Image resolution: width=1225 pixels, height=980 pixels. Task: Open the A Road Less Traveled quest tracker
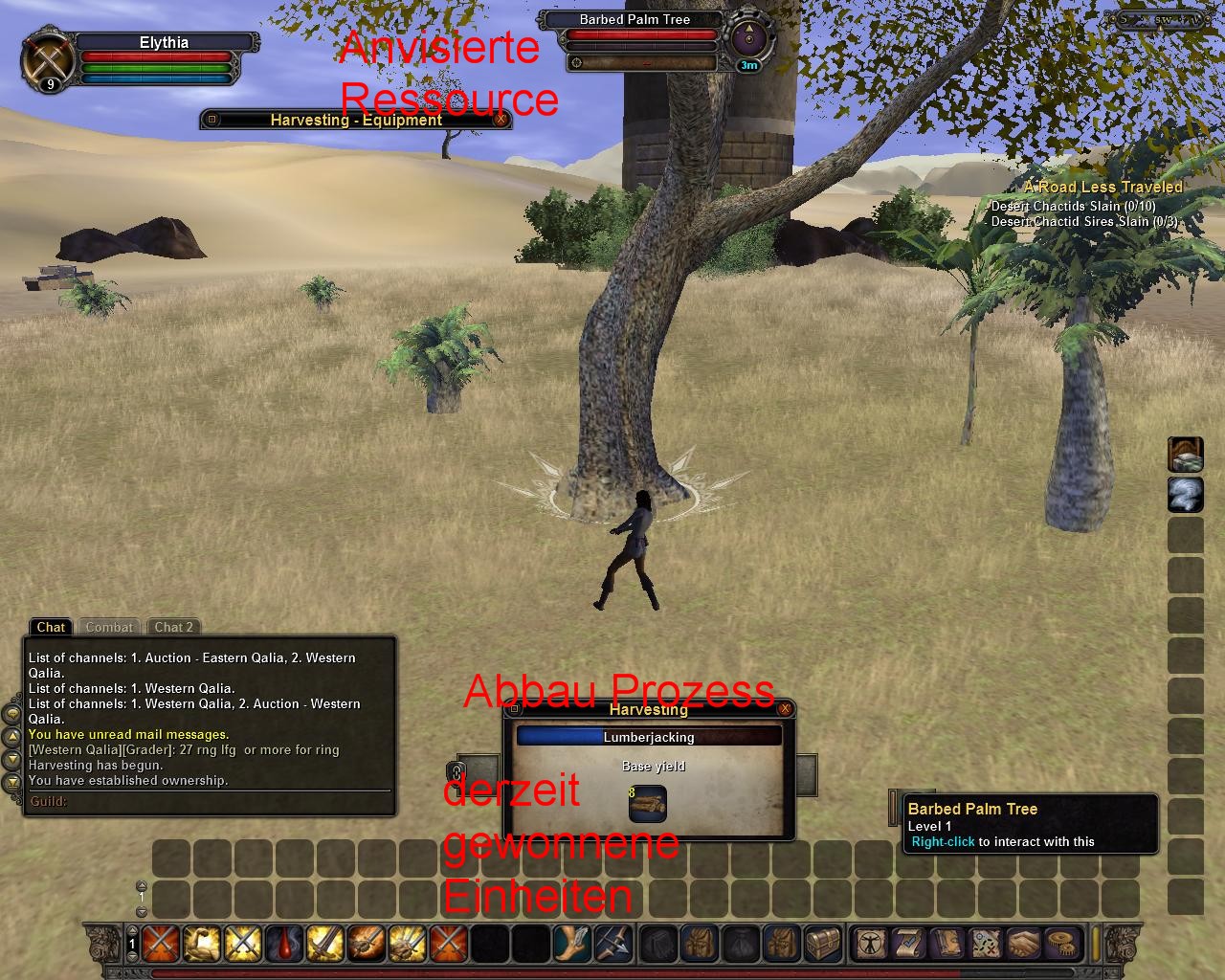tap(1102, 188)
